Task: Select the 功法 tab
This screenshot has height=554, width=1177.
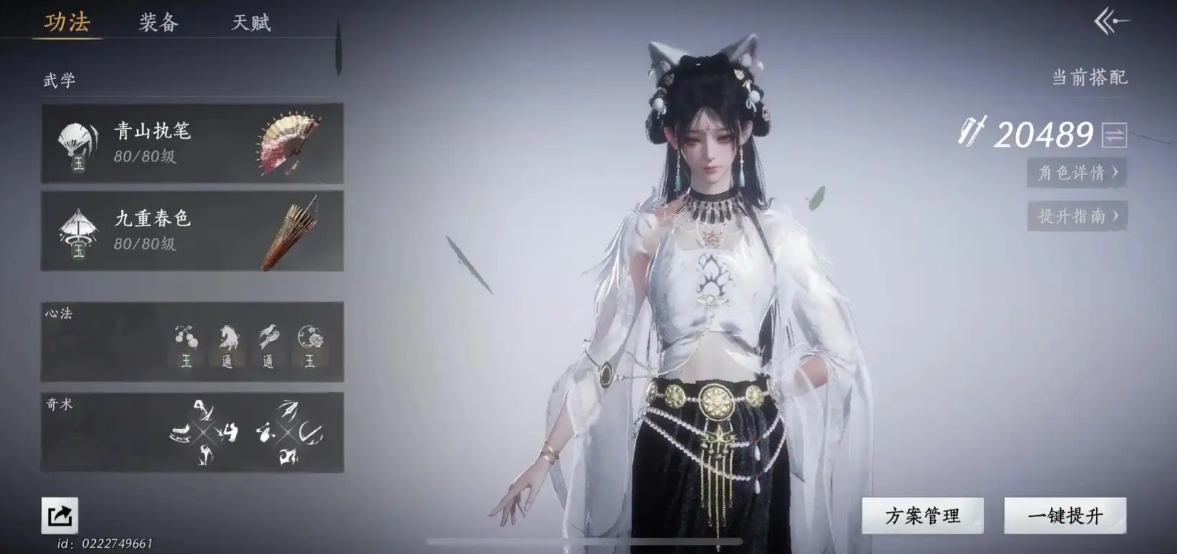Action: 66,22
